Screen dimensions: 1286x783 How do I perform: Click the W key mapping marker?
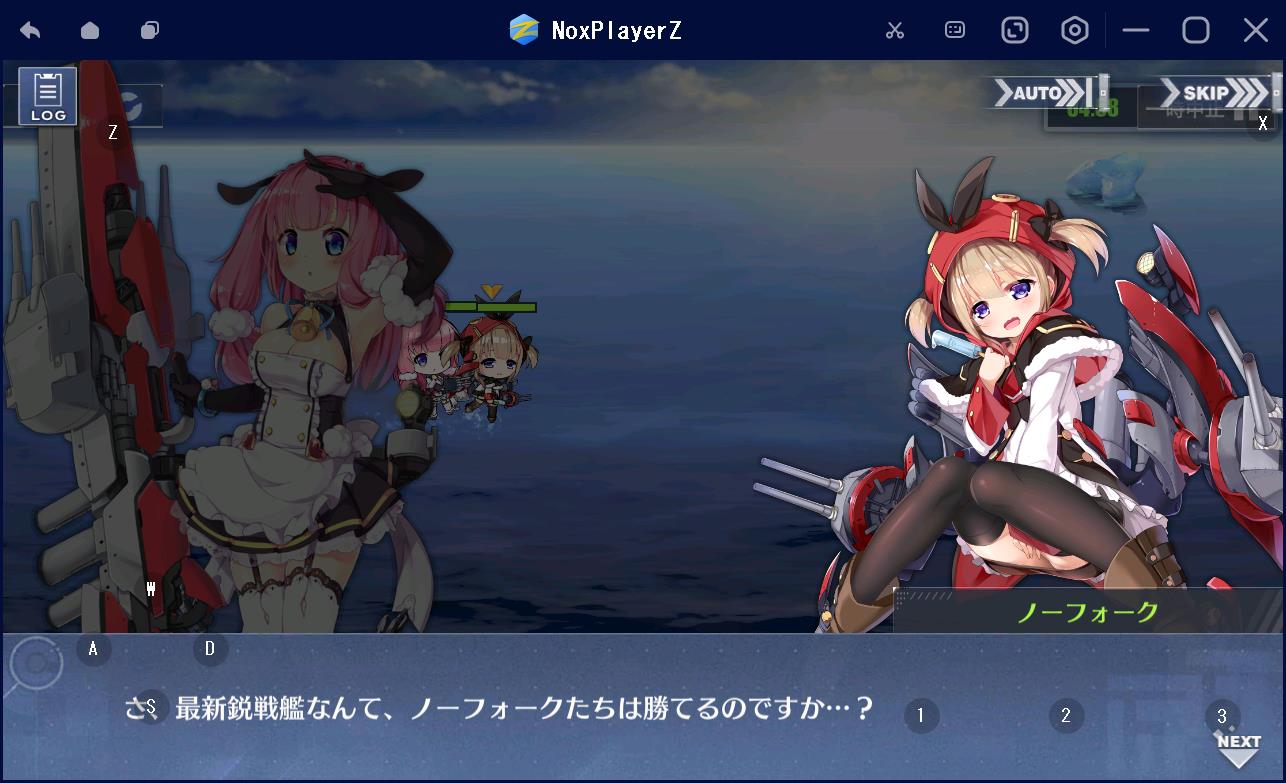(151, 590)
